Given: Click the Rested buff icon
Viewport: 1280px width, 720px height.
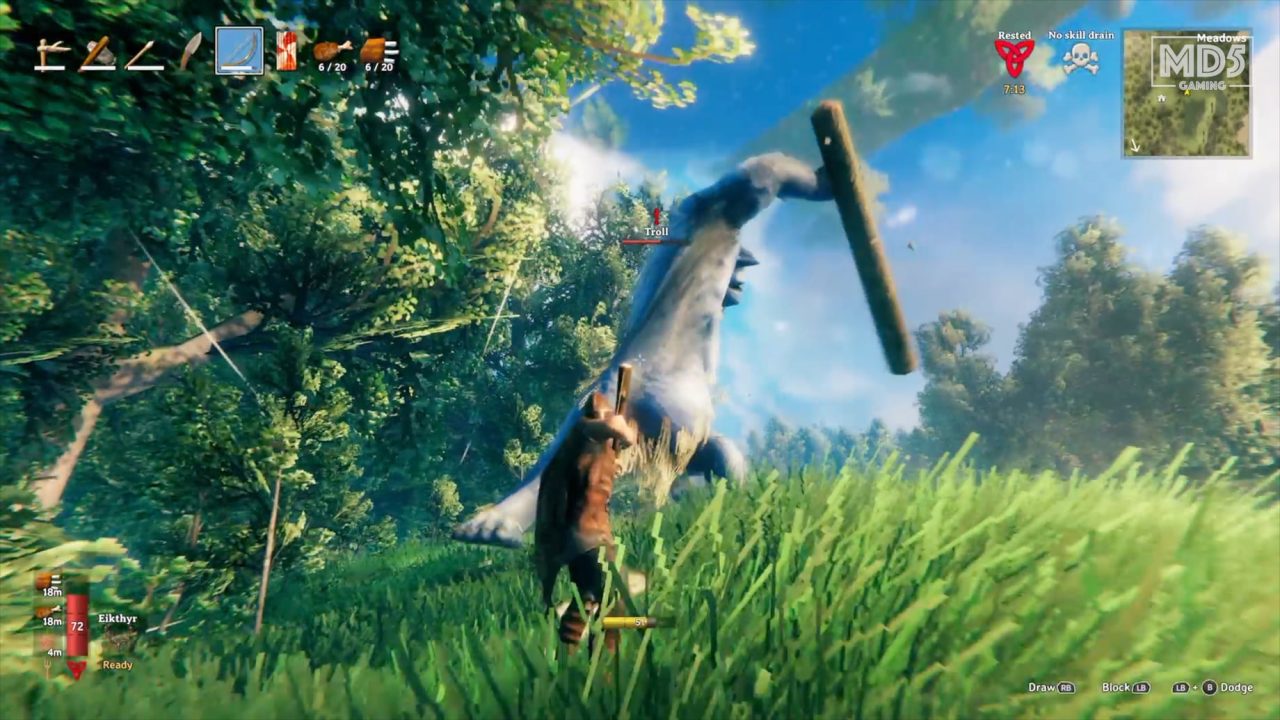Looking at the screenshot, I should point(1015,55).
